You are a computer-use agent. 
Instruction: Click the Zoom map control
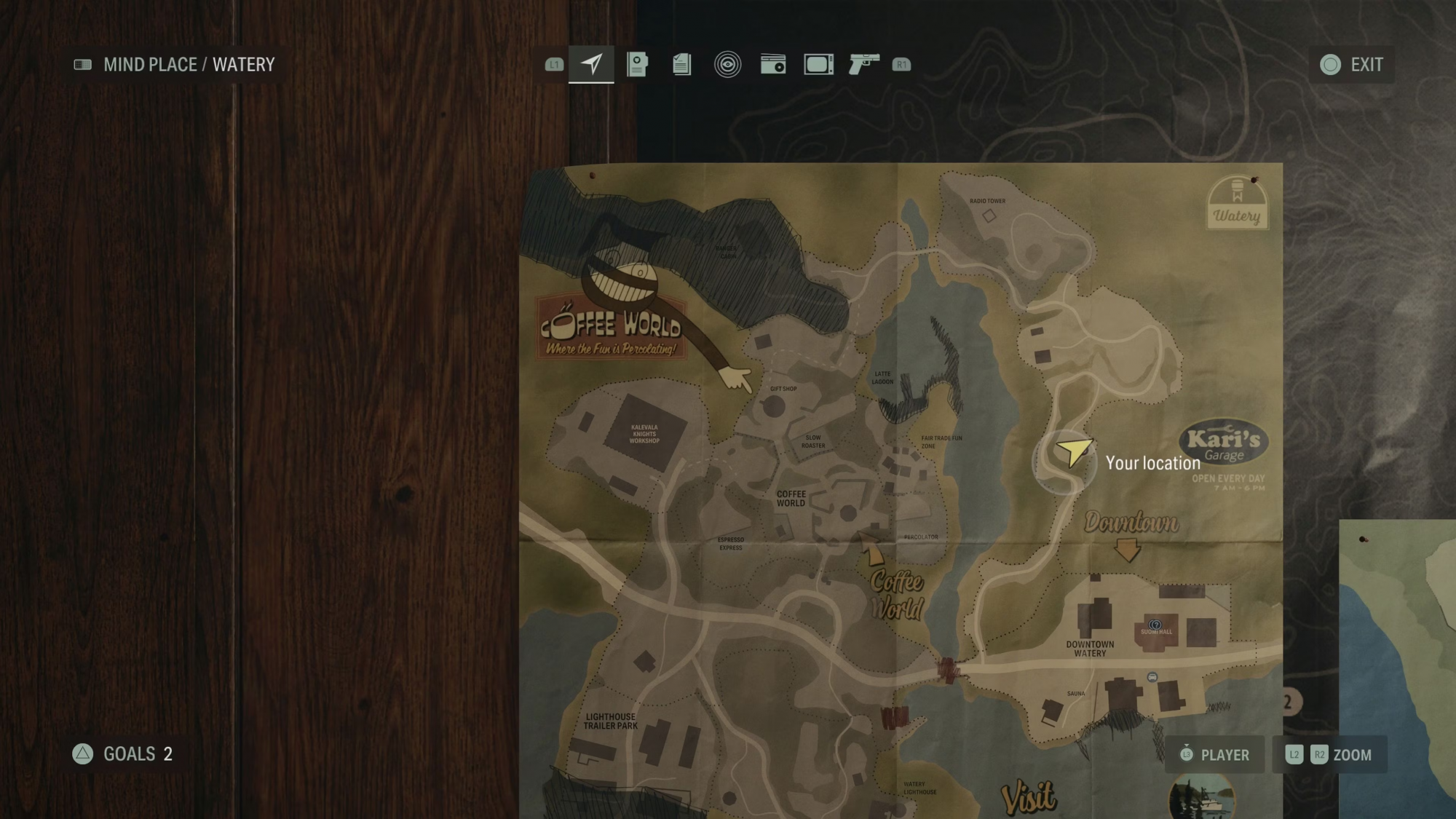1329,755
